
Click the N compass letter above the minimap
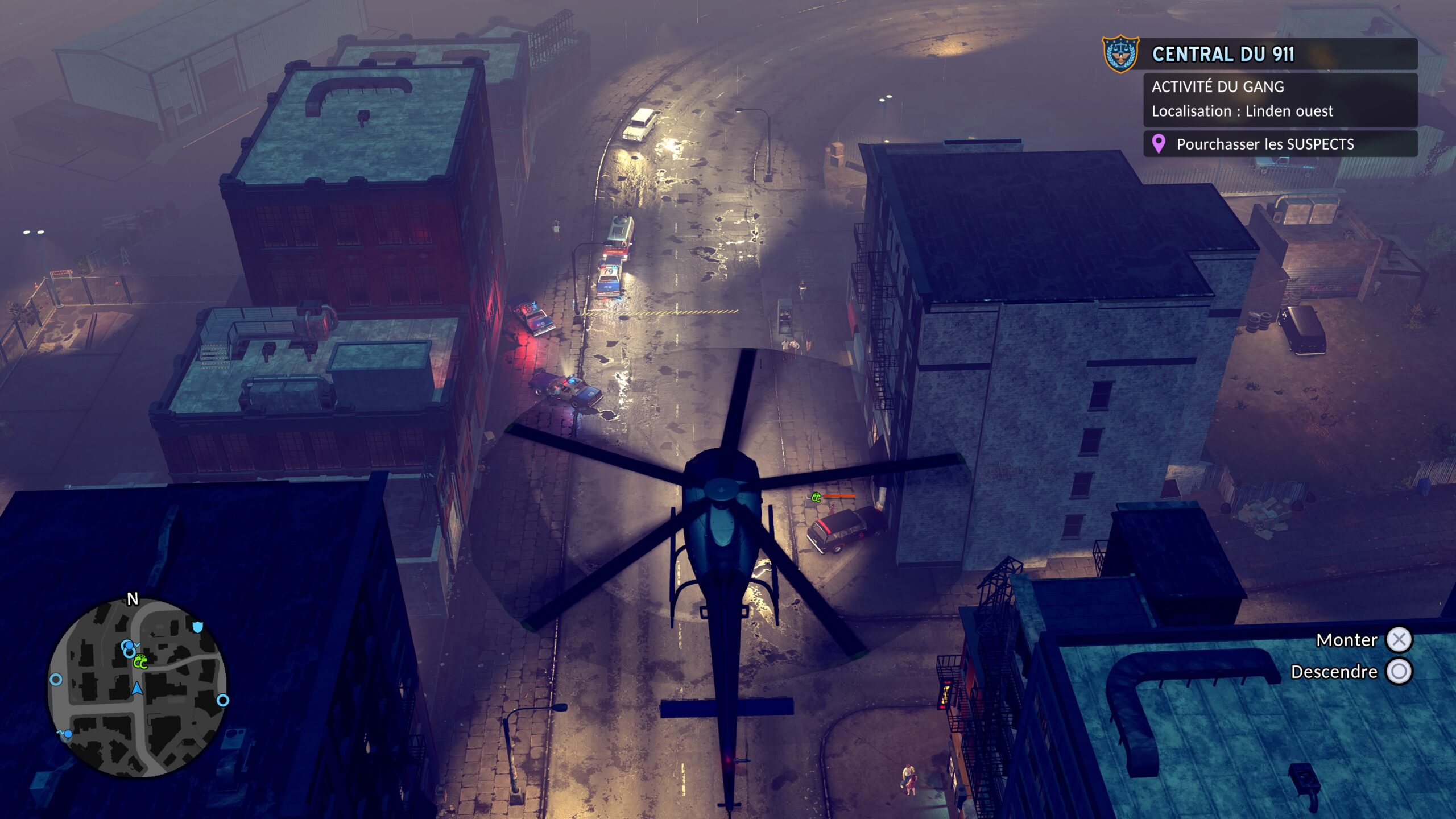pyautogui.click(x=132, y=598)
